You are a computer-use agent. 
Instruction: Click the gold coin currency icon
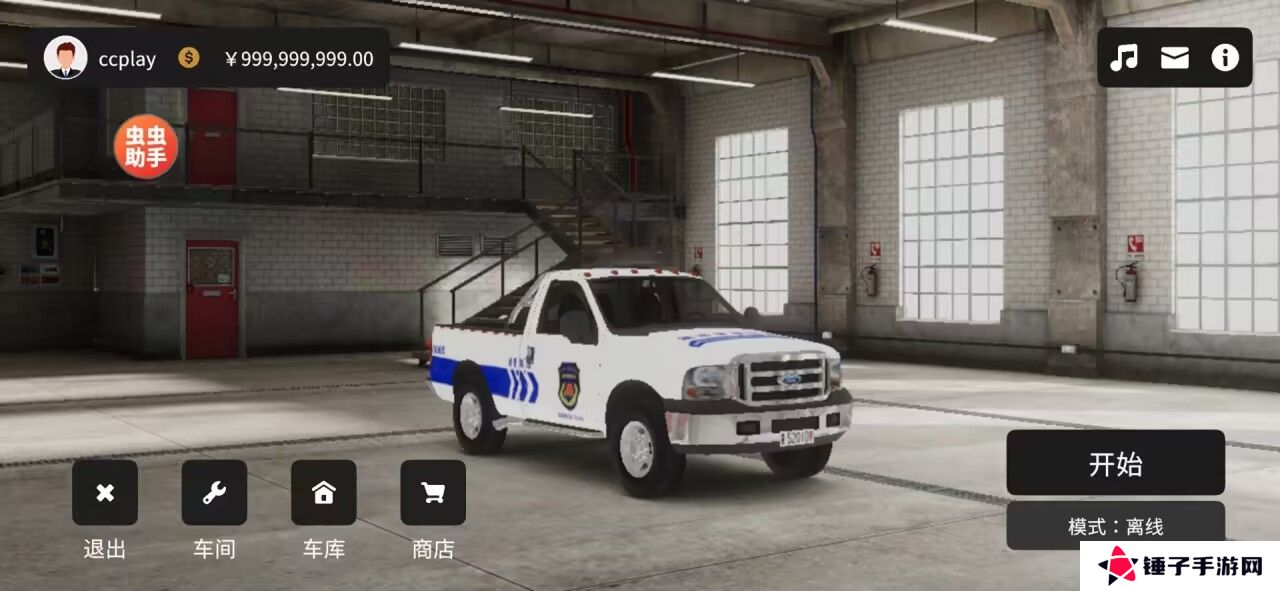189,58
